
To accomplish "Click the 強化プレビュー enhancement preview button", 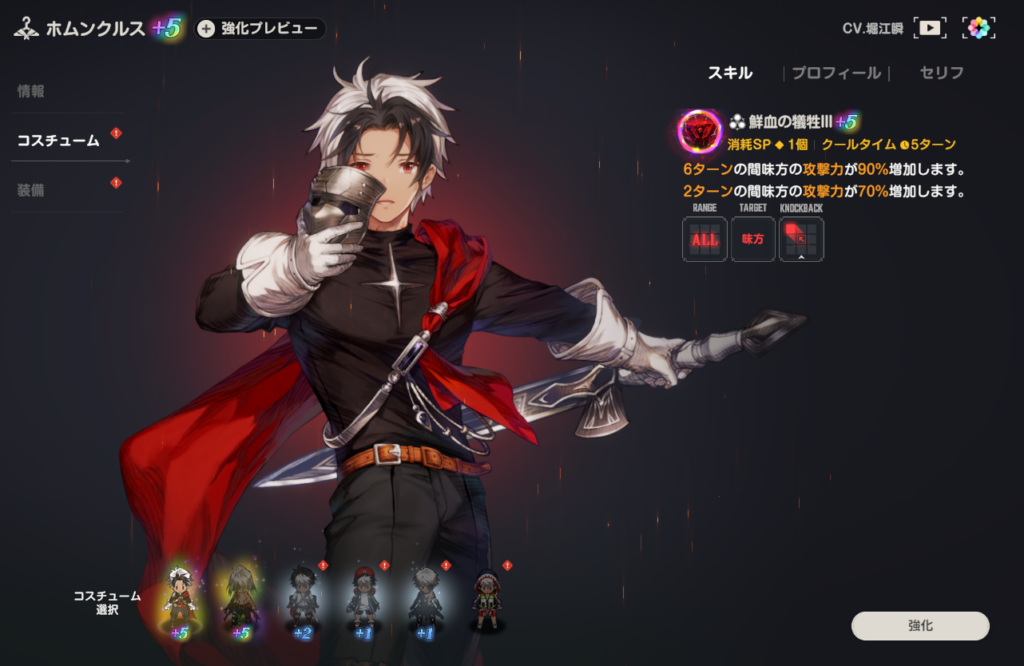I will (x=260, y=29).
